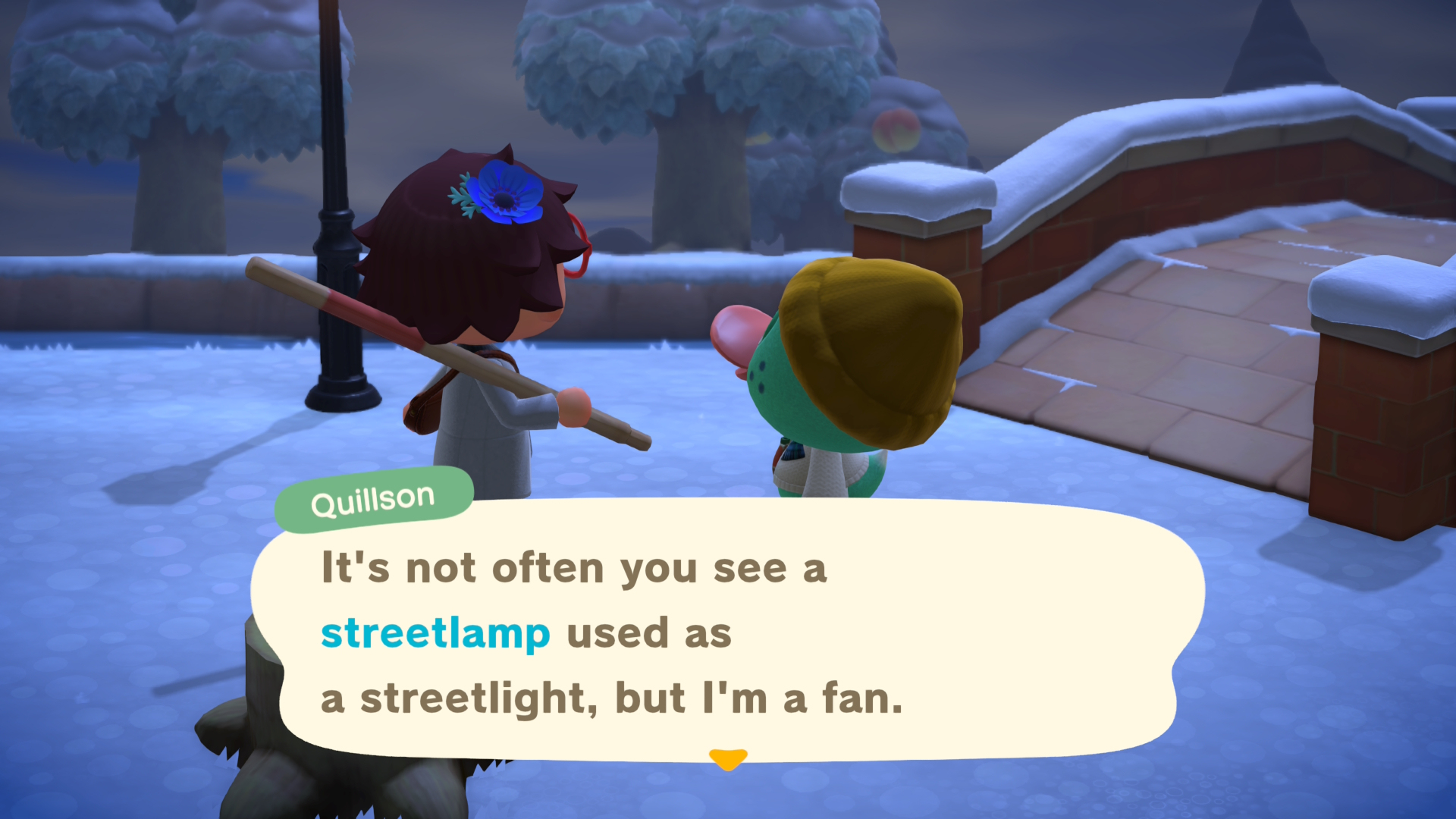1456x819 pixels.
Task: Advance dialogue with the orange arrow
Action: (728, 758)
